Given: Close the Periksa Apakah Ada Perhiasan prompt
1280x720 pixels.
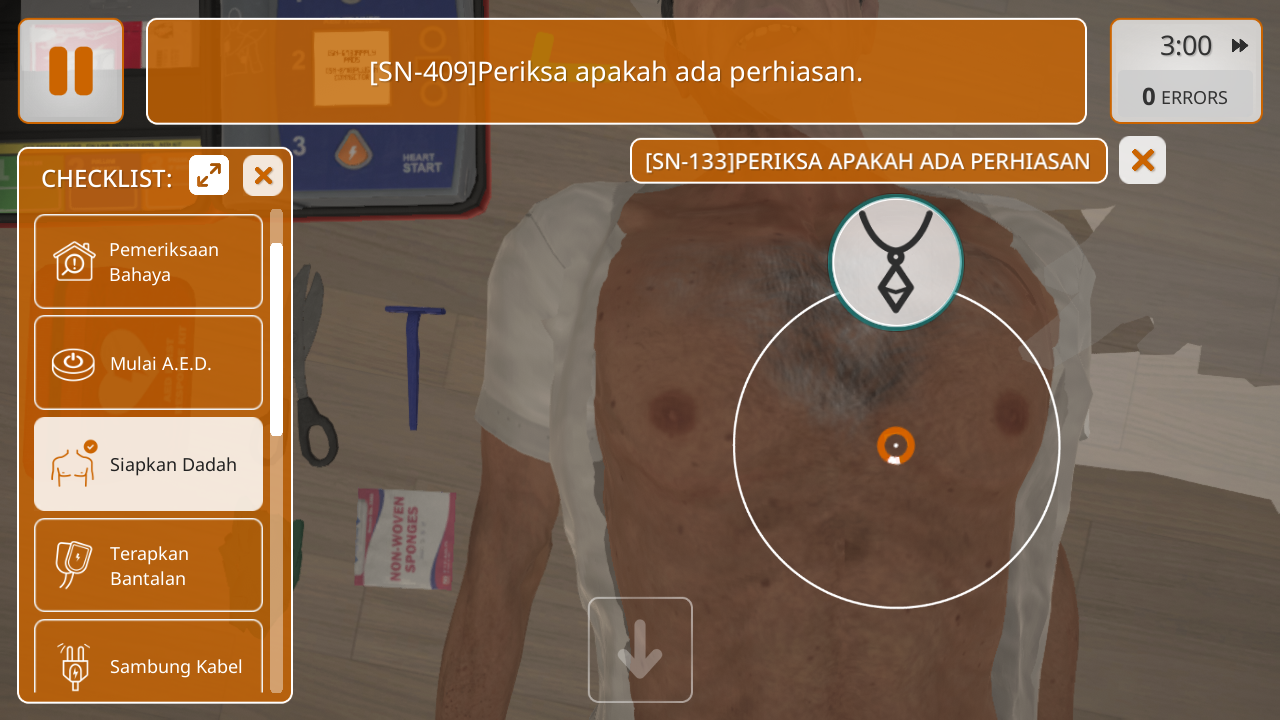Looking at the screenshot, I should (x=1142, y=160).
